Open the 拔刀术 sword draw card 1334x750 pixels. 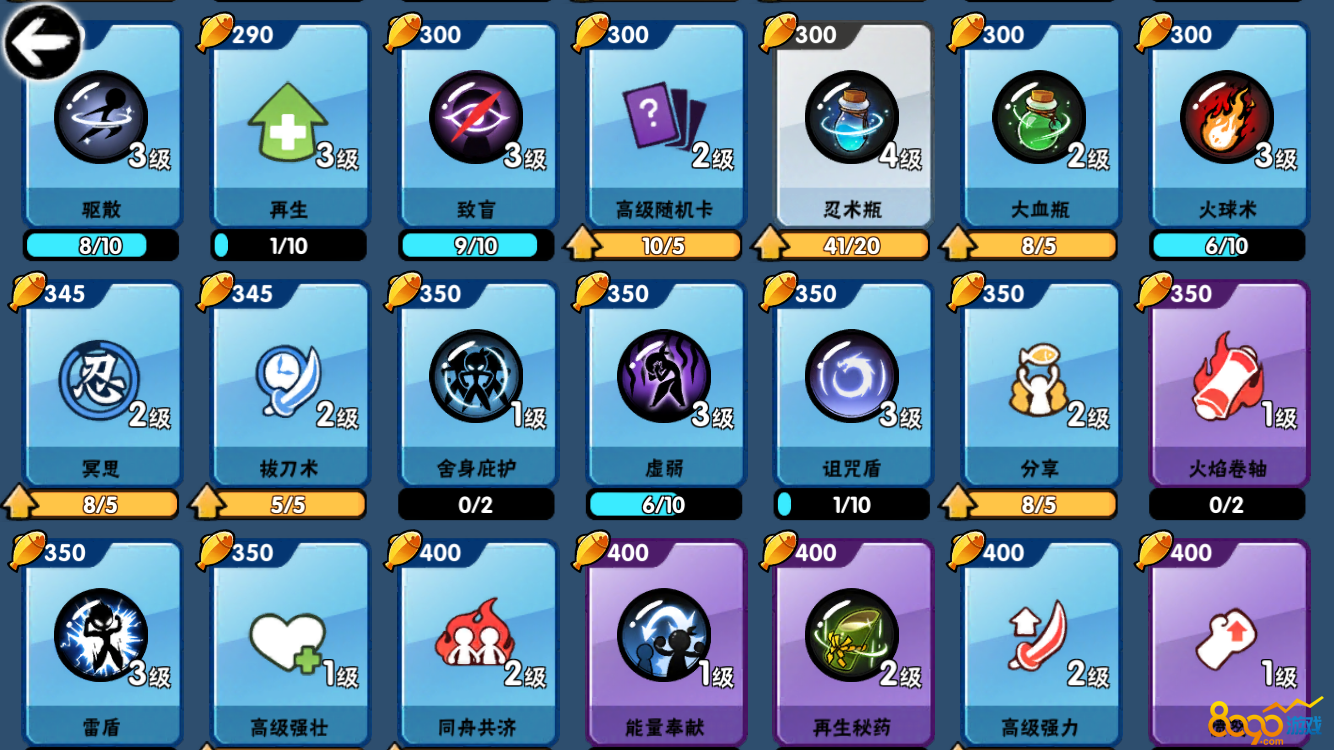[288, 385]
